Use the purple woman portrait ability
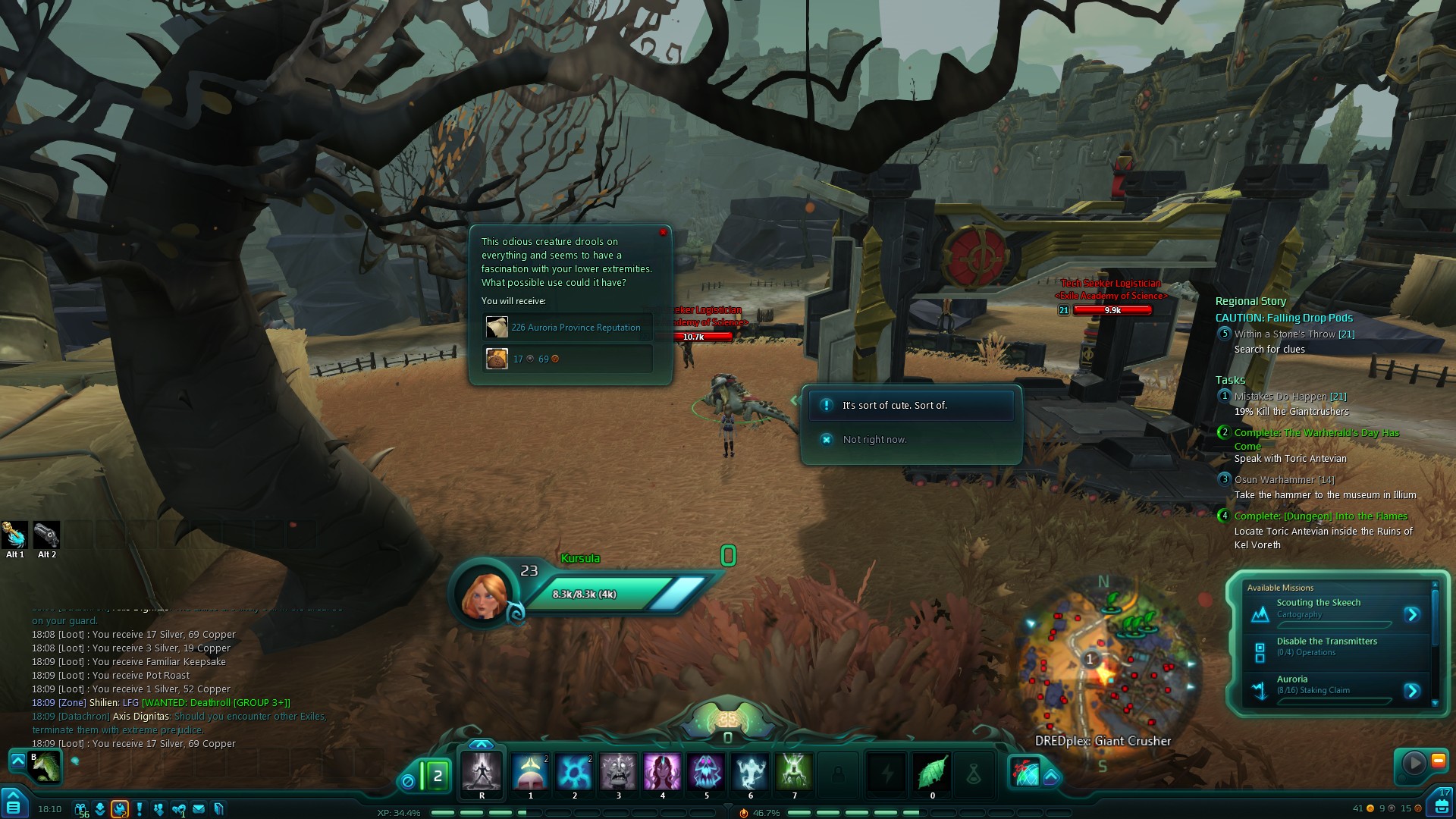The width and height of the screenshot is (1456, 819). tap(662, 772)
